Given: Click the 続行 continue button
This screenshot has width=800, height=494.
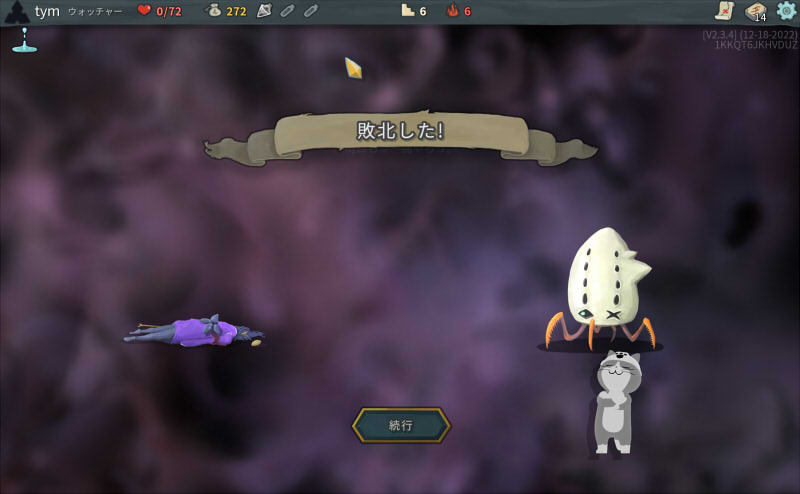Looking at the screenshot, I should [401, 425].
